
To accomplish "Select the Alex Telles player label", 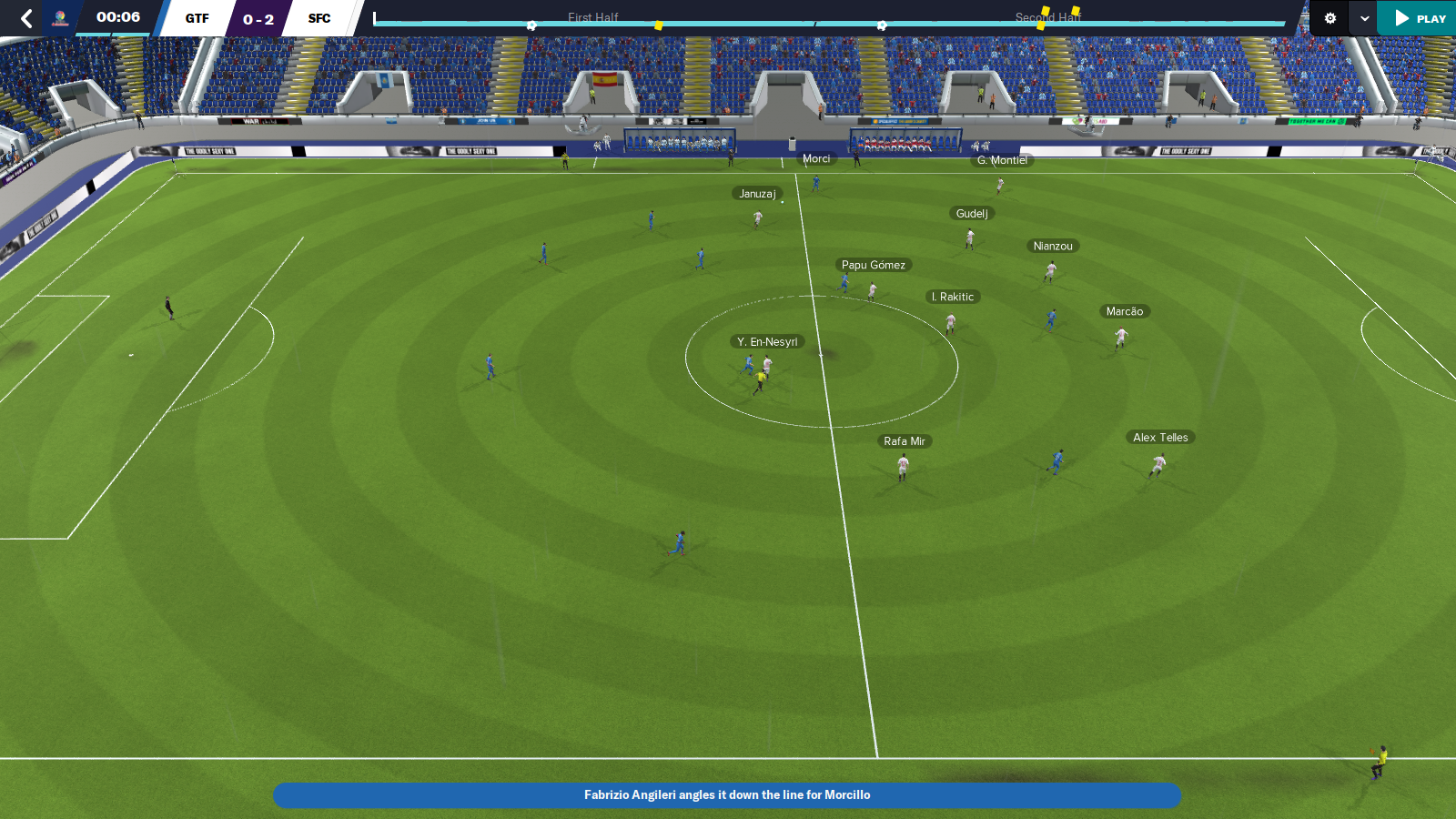I will [x=1160, y=437].
